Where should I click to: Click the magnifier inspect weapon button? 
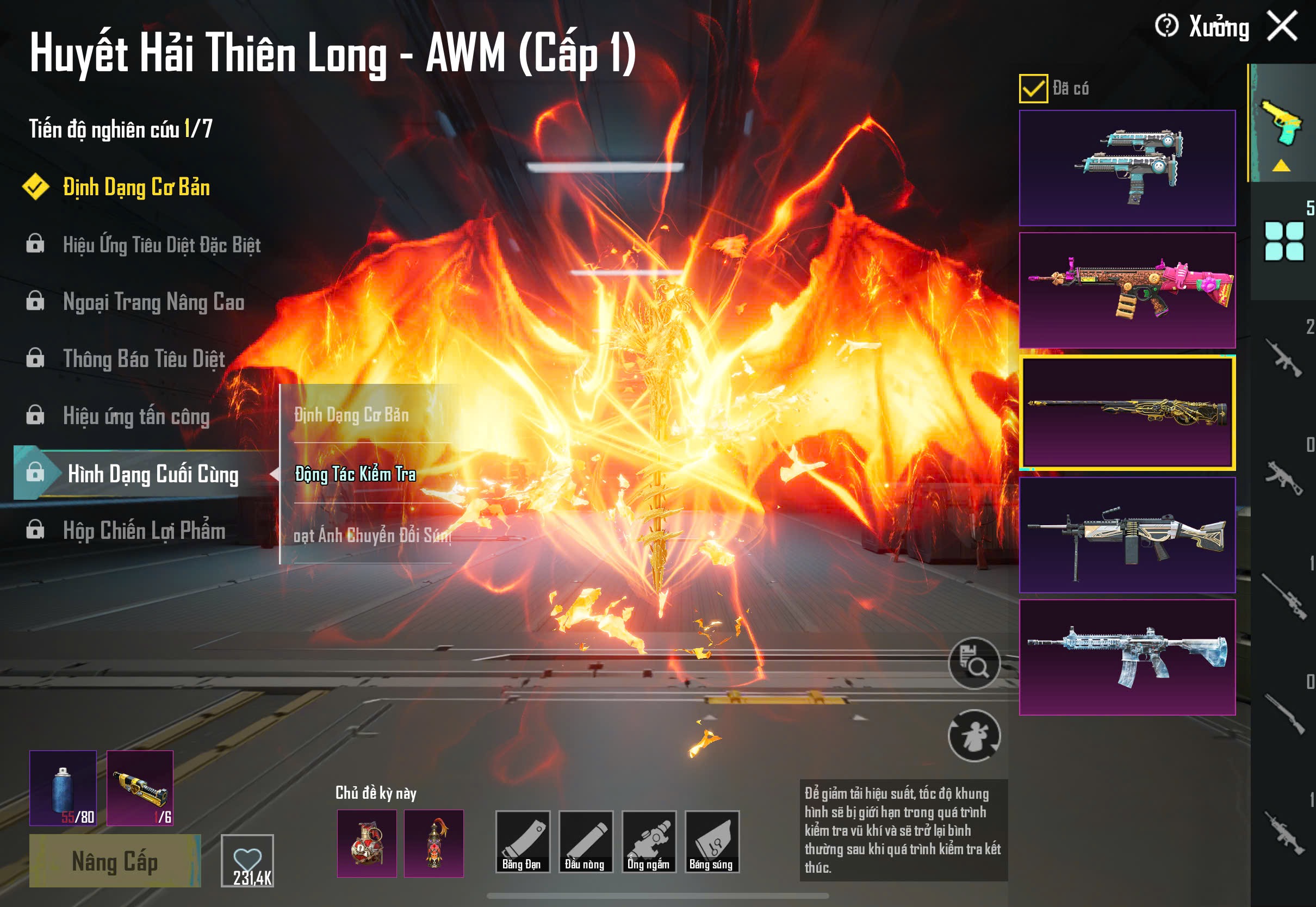click(x=974, y=663)
